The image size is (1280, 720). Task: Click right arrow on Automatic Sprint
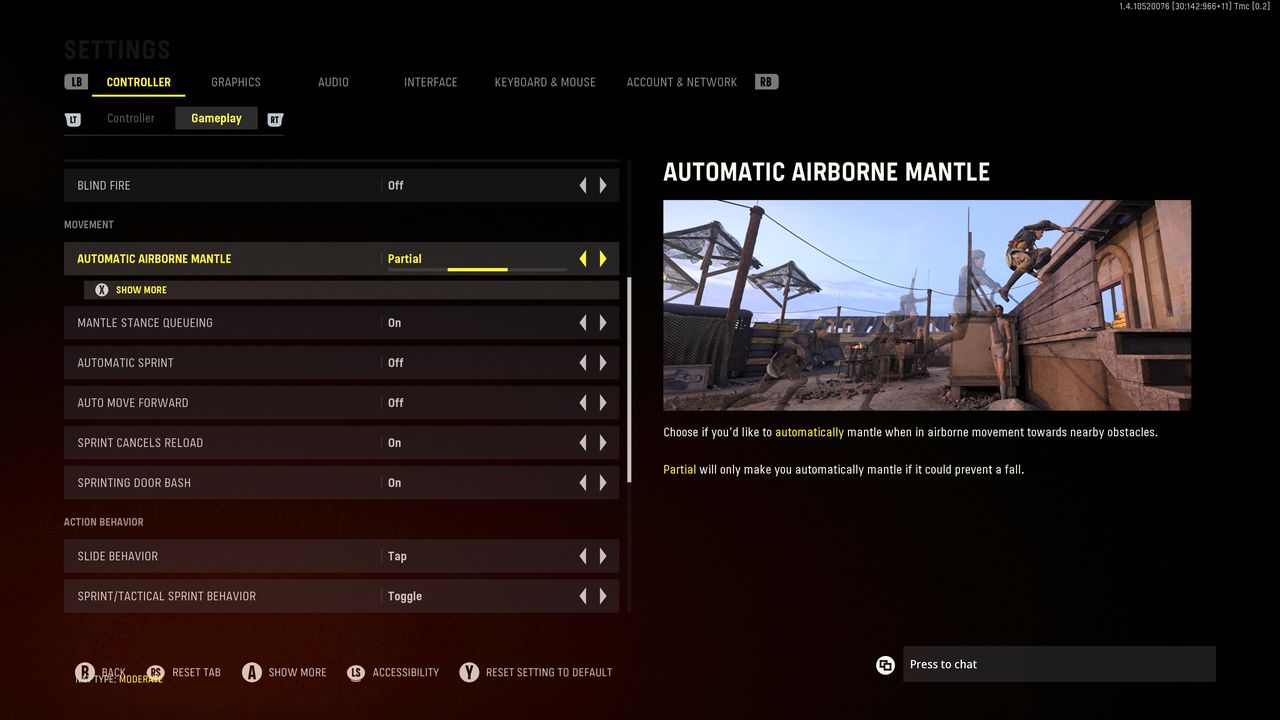(x=603, y=363)
